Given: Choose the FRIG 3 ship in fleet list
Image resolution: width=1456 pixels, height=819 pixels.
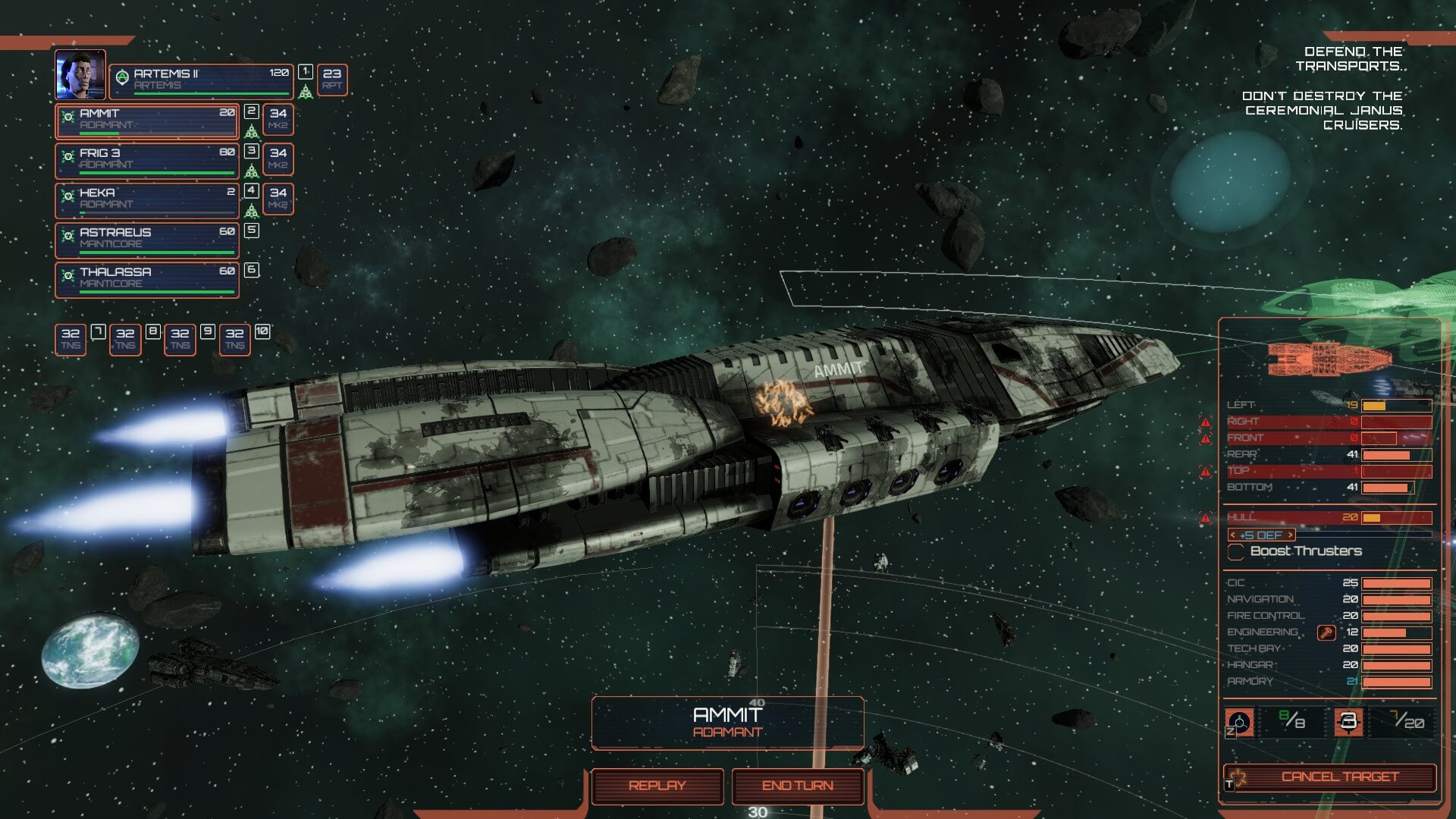Looking at the screenshot, I should click(147, 160).
